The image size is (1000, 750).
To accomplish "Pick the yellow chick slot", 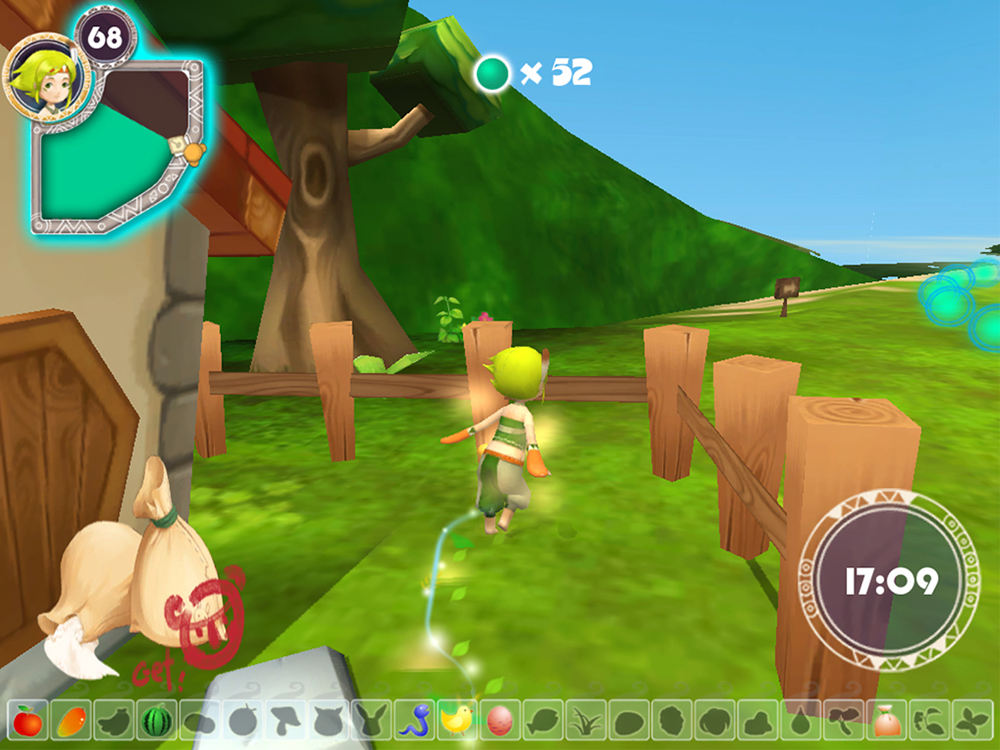I will 457,719.
